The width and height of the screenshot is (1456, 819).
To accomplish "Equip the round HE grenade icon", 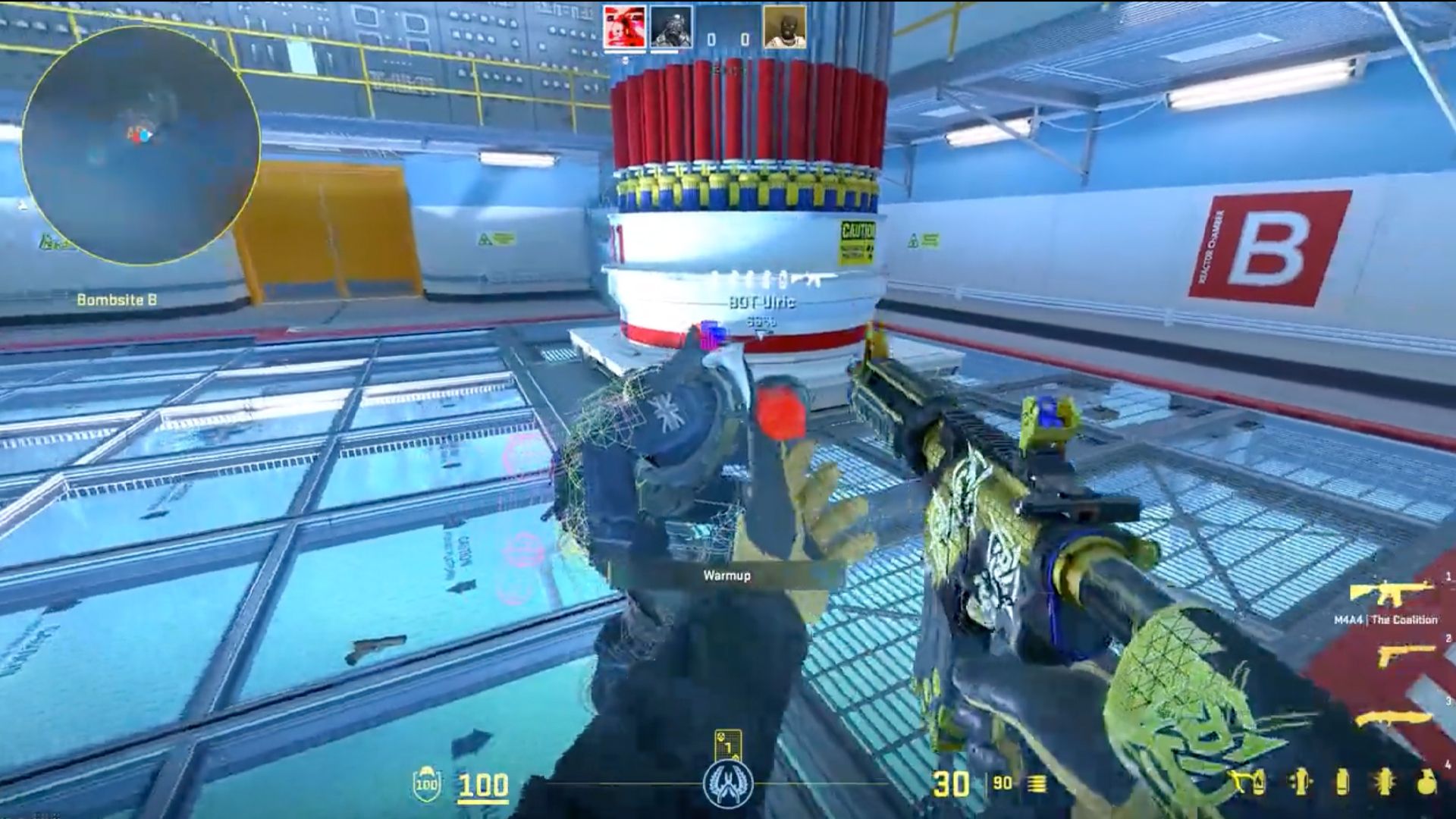I will click(x=1426, y=783).
